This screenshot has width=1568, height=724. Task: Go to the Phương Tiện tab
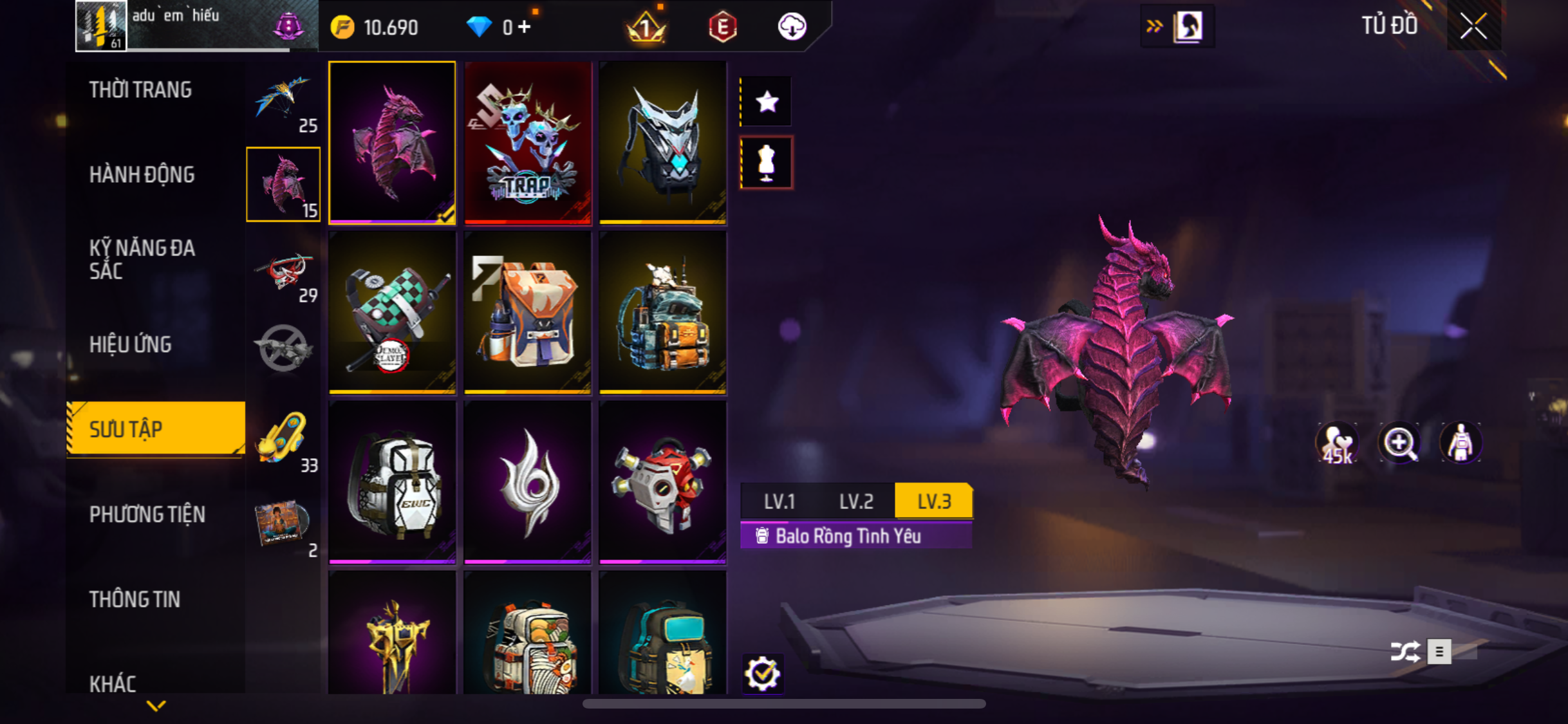pyautogui.click(x=147, y=515)
